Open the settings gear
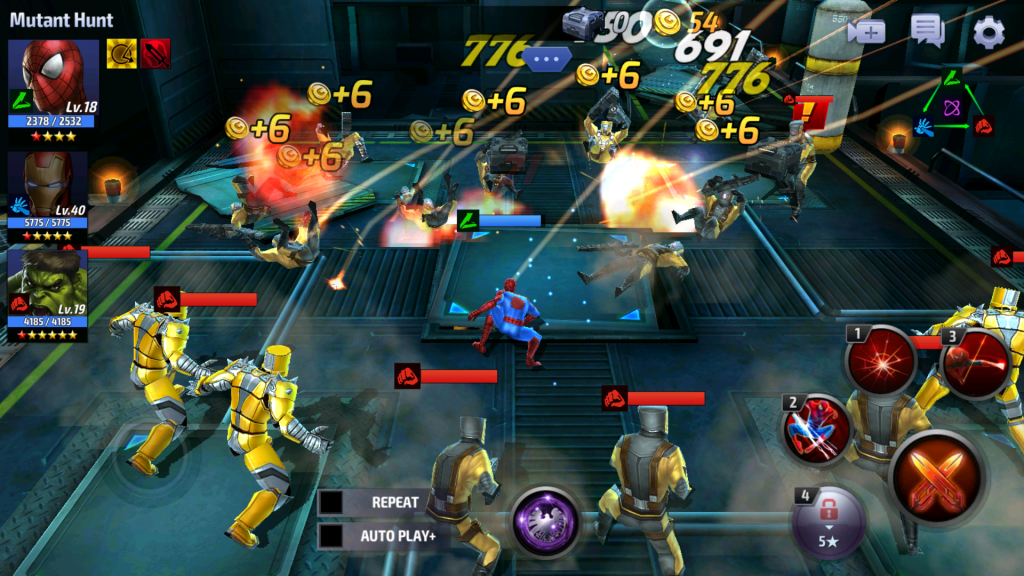 [x=988, y=33]
